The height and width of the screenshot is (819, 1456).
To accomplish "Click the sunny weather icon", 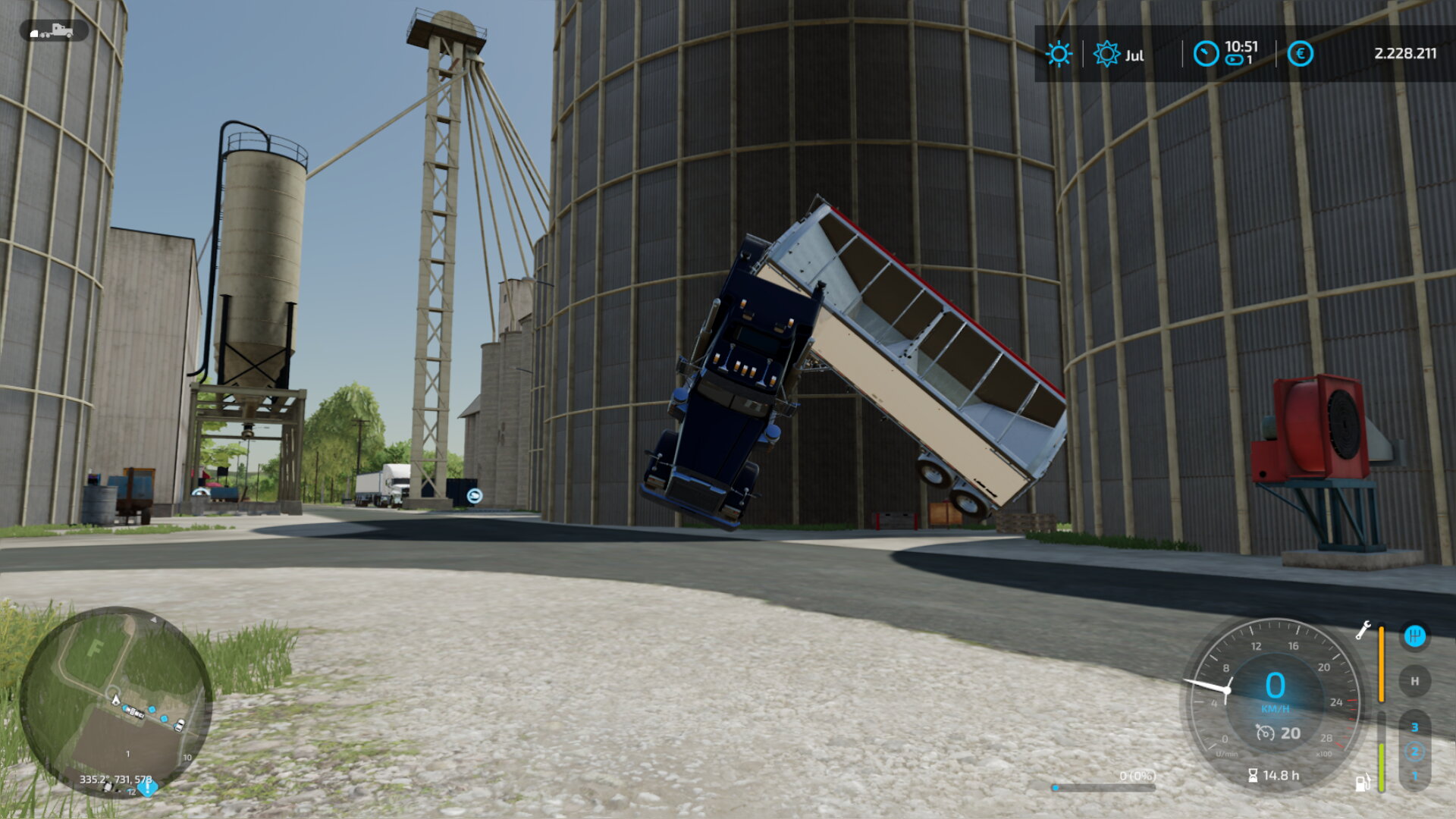I will coord(1059,54).
